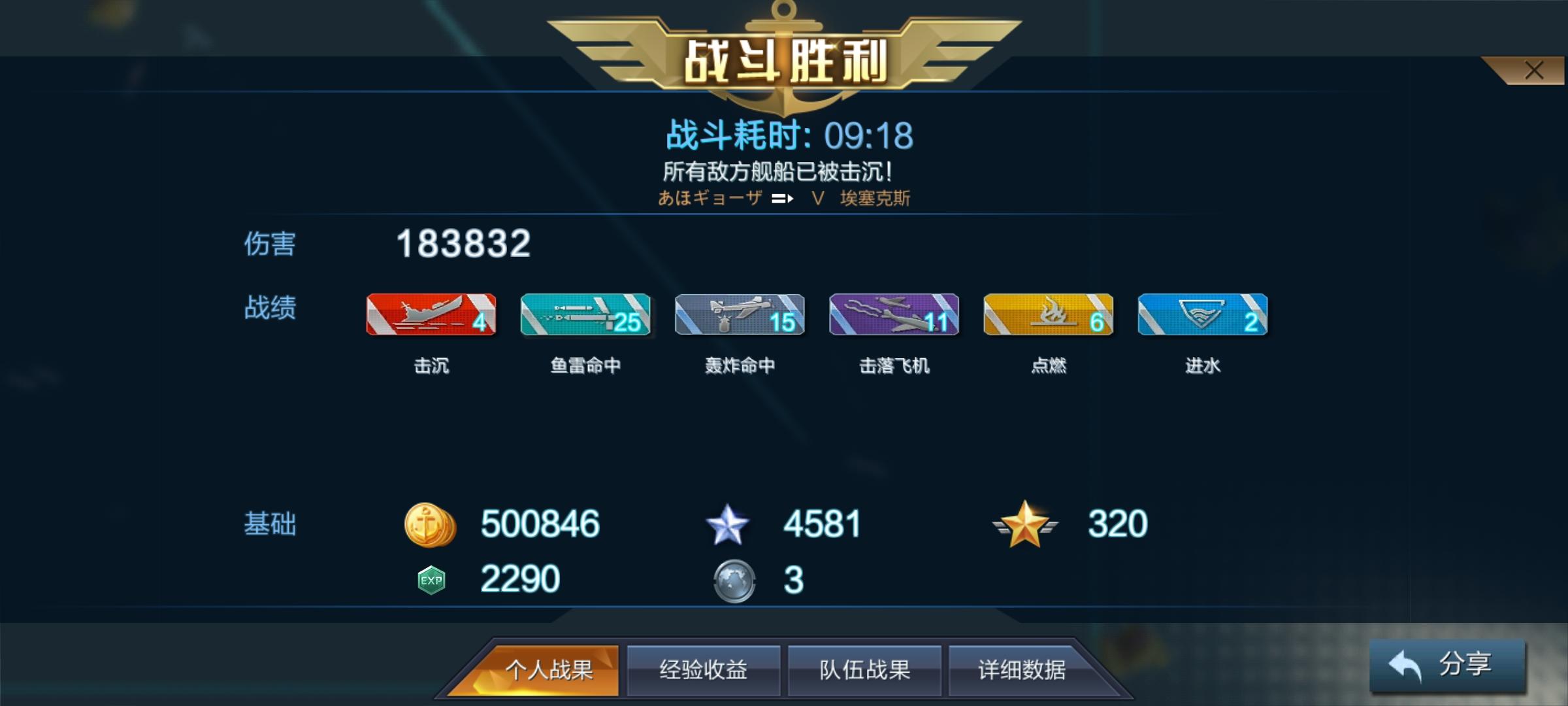Switch to the 经验收益 tab
Image resolution: width=1568 pixels, height=706 pixels.
coord(701,669)
